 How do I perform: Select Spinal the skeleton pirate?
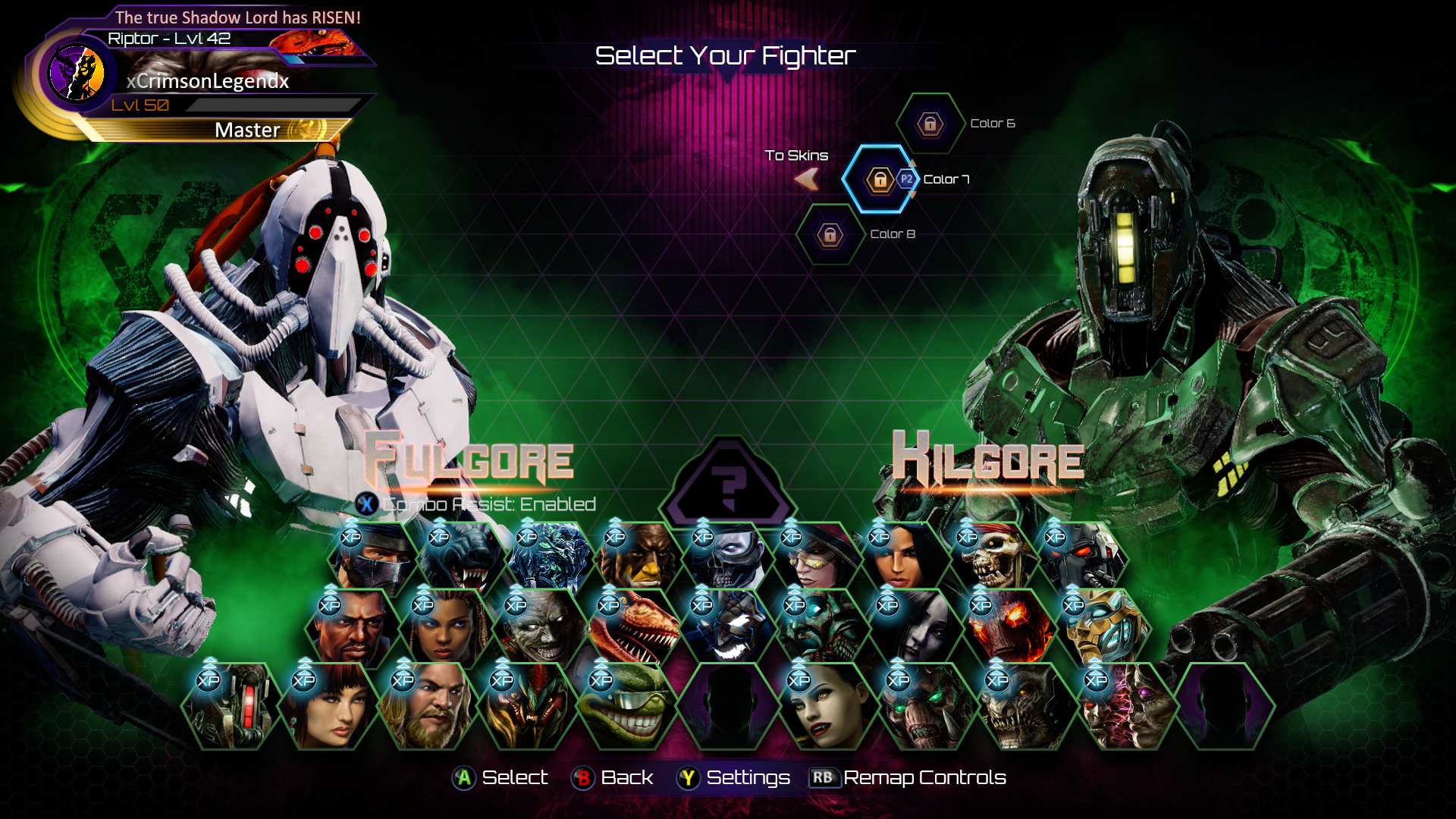tap(989, 560)
